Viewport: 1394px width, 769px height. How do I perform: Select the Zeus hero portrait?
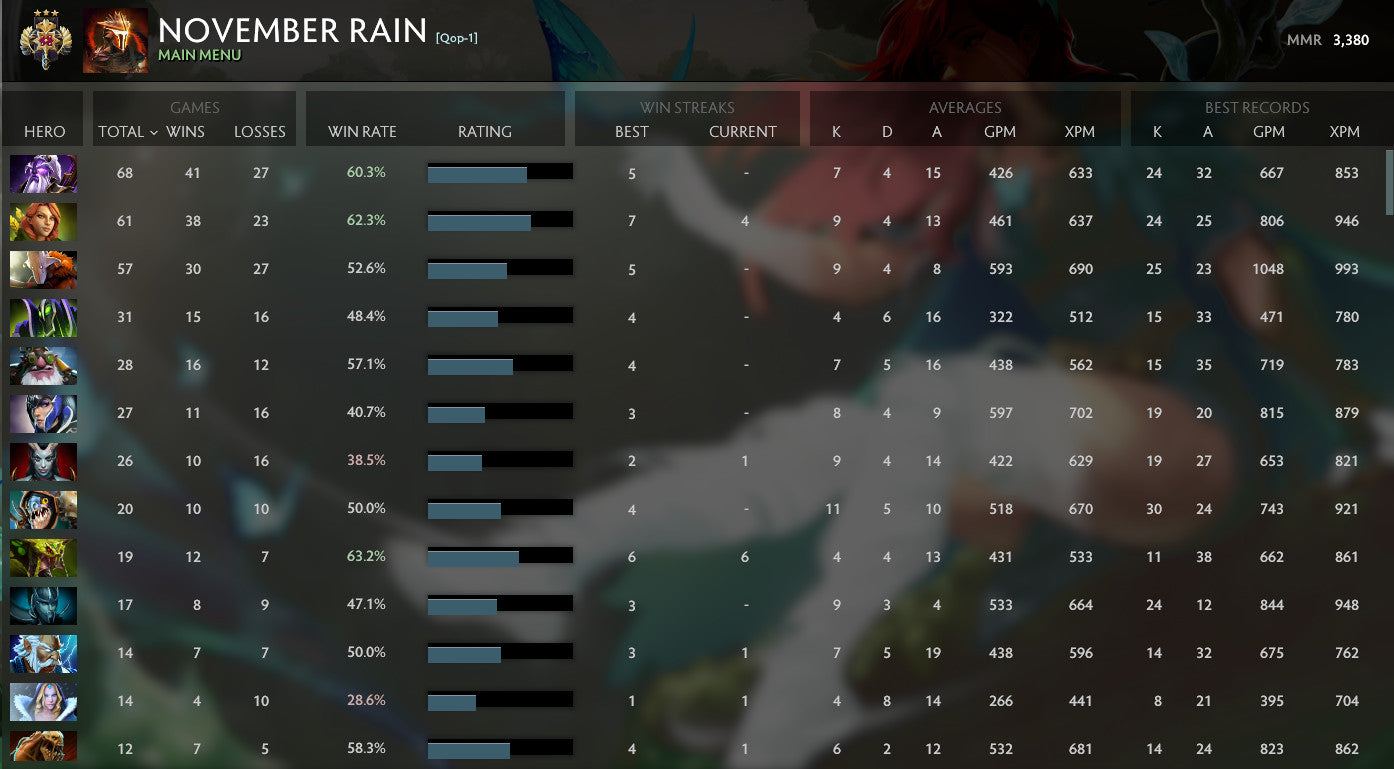(43, 653)
